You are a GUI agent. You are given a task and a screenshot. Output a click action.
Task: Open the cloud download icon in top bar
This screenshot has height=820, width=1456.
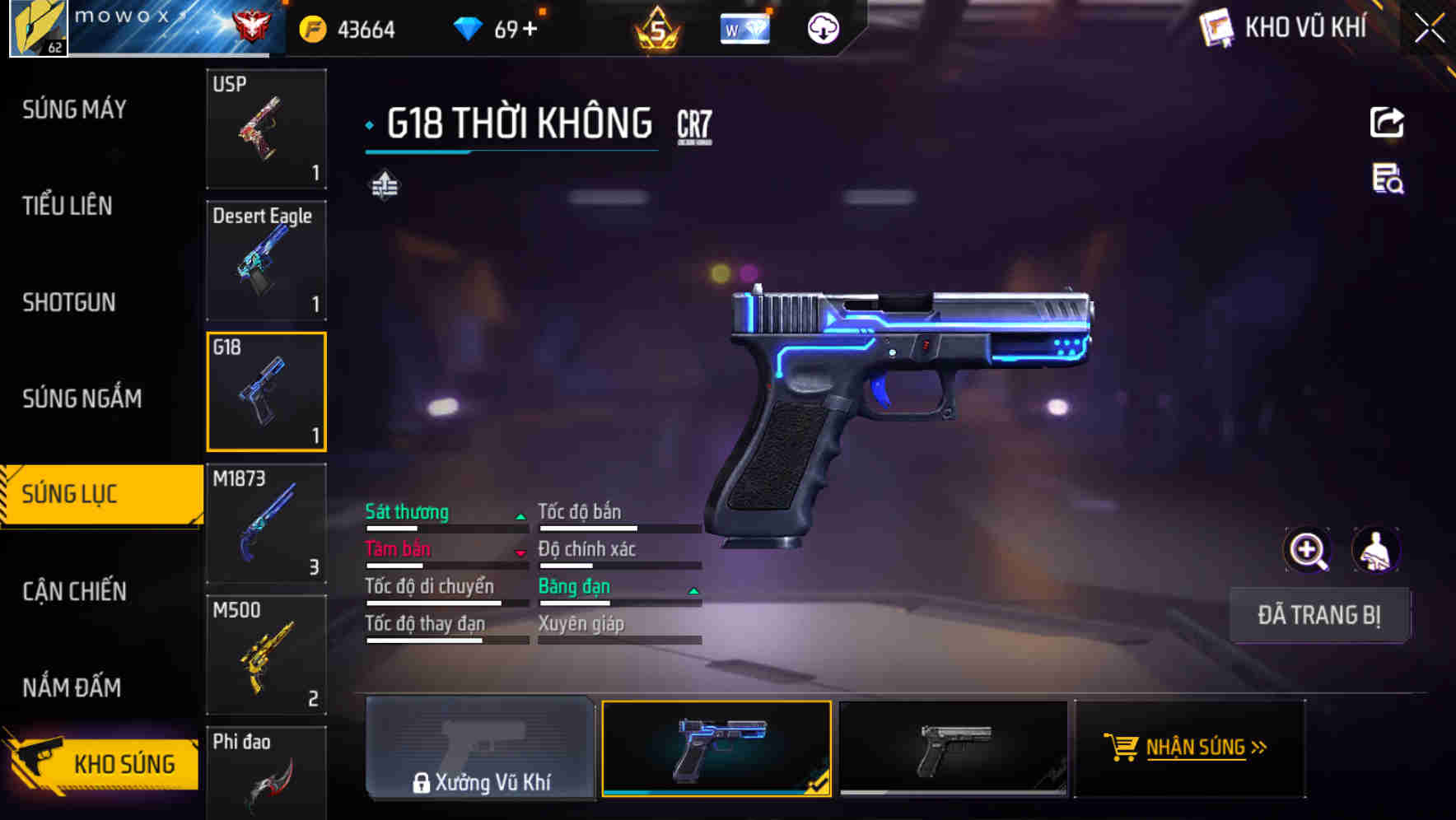click(822, 27)
